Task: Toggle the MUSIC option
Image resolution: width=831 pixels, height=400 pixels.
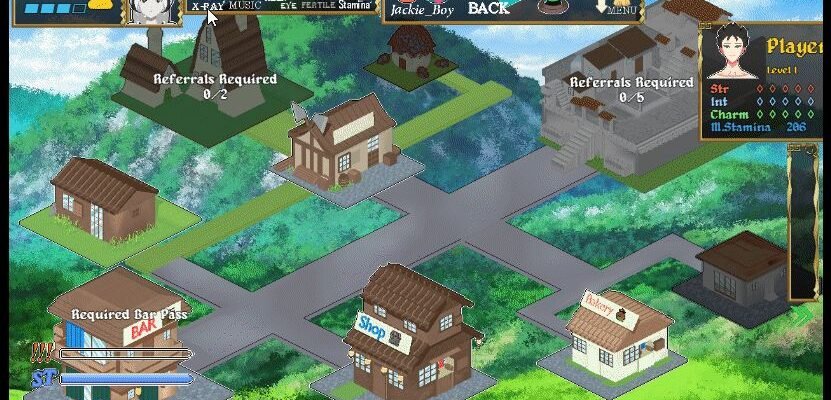Action: pos(246,6)
